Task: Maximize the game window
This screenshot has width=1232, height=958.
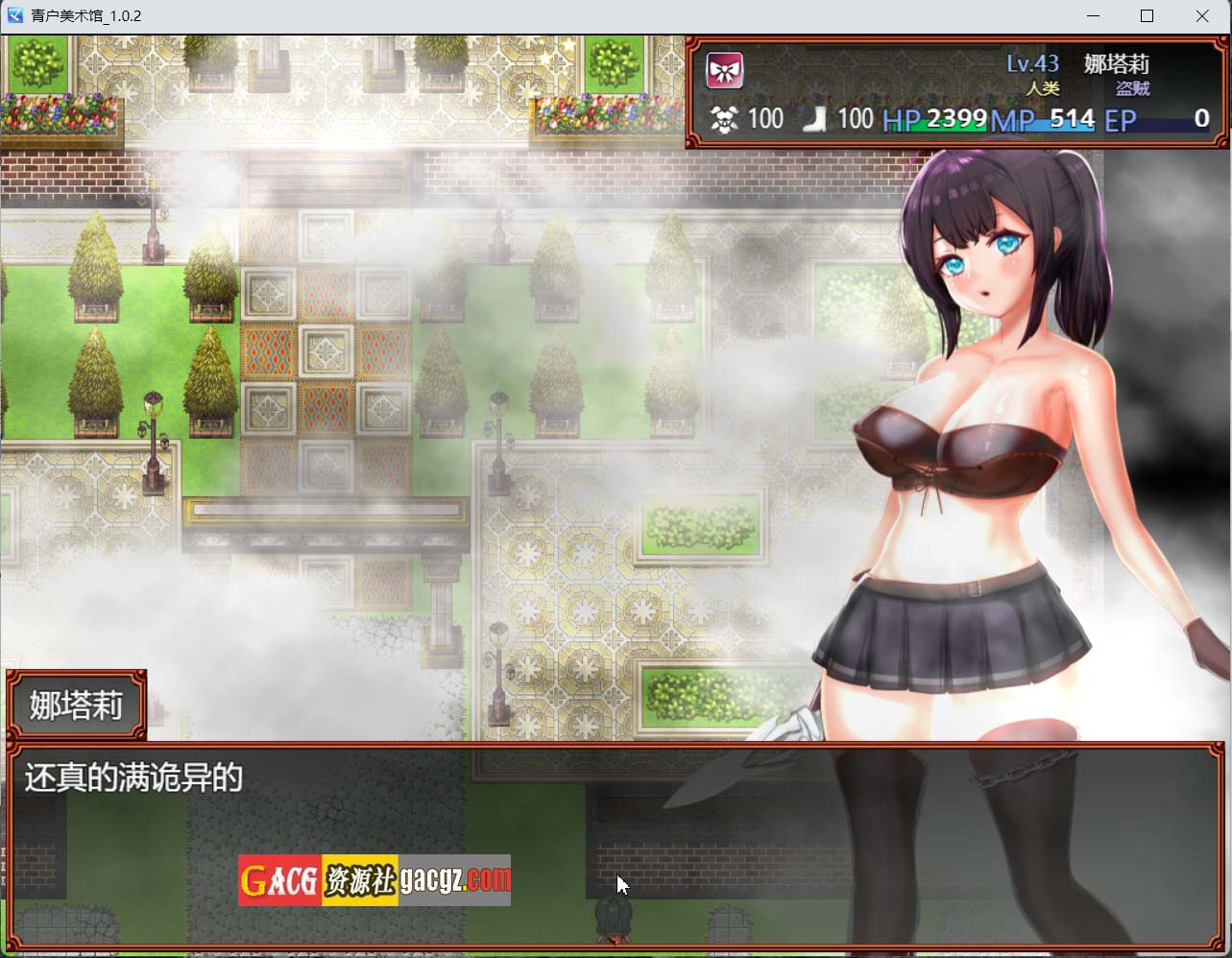Action: (1147, 16)
